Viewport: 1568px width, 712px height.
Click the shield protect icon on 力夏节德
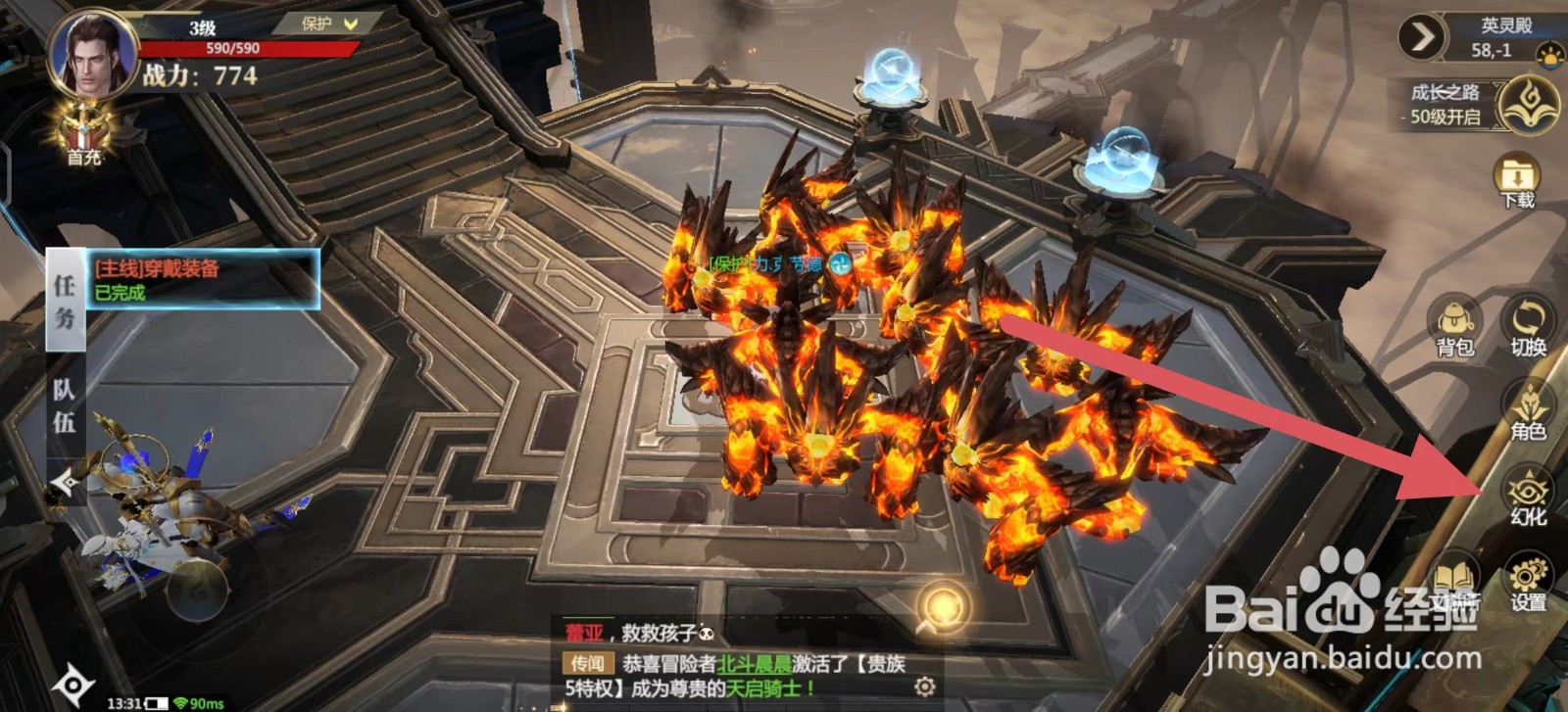pos(839,264)
